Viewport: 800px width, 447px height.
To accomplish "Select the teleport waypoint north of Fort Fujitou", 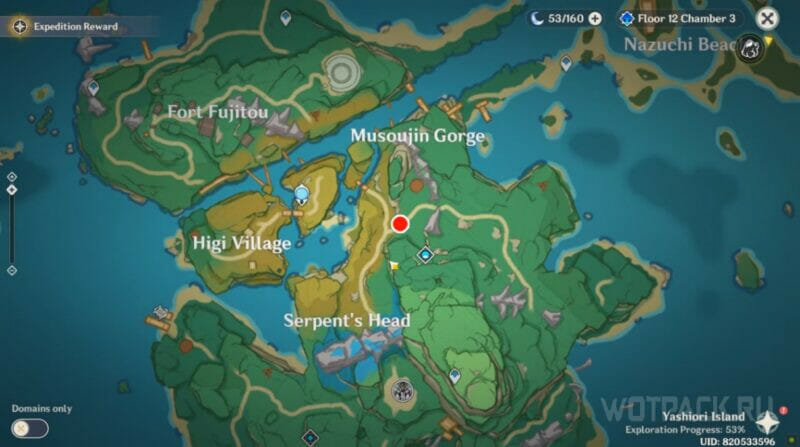I will coord(285,17).
